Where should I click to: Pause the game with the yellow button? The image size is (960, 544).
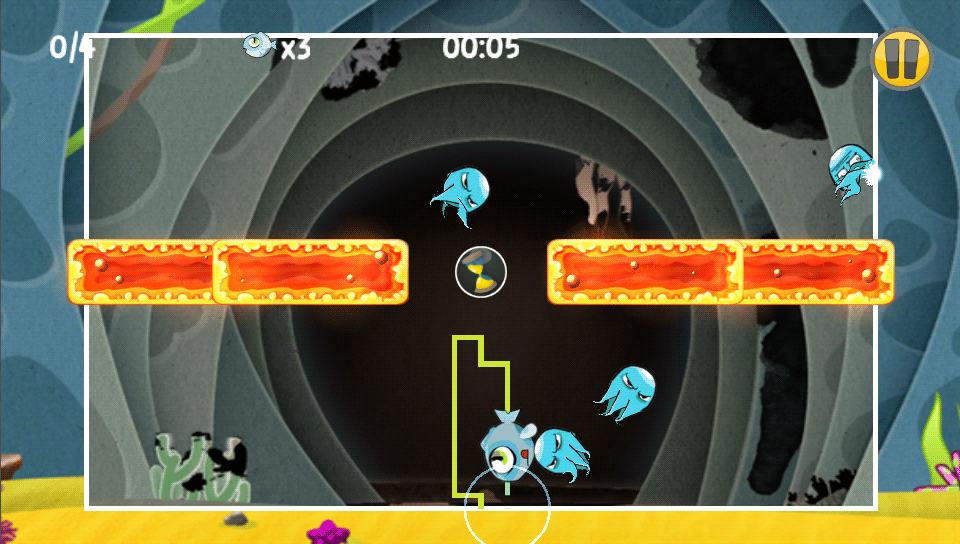[901, 59]
